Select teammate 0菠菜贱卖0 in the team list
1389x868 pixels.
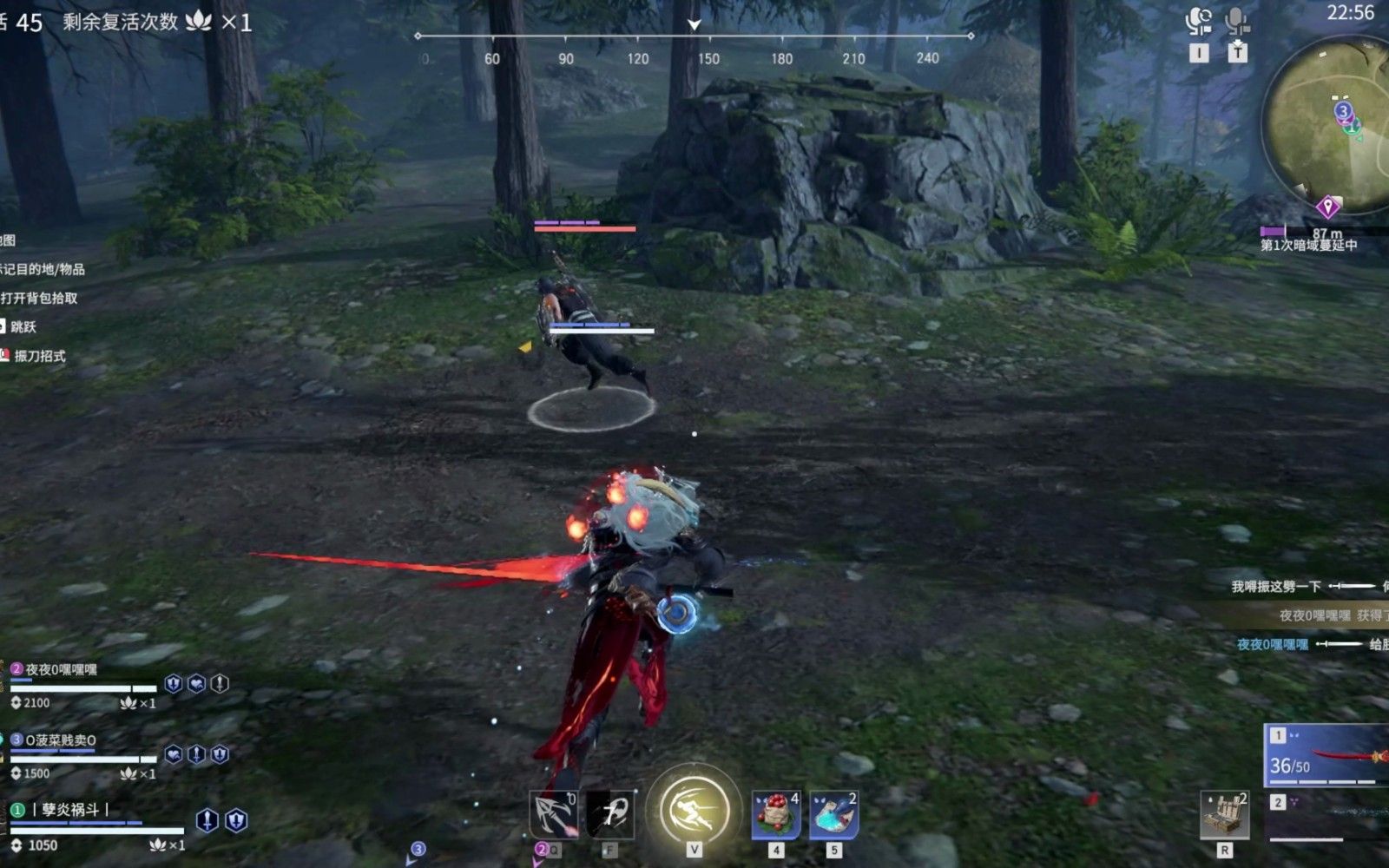pyautogui.click(x=60, y=740)
